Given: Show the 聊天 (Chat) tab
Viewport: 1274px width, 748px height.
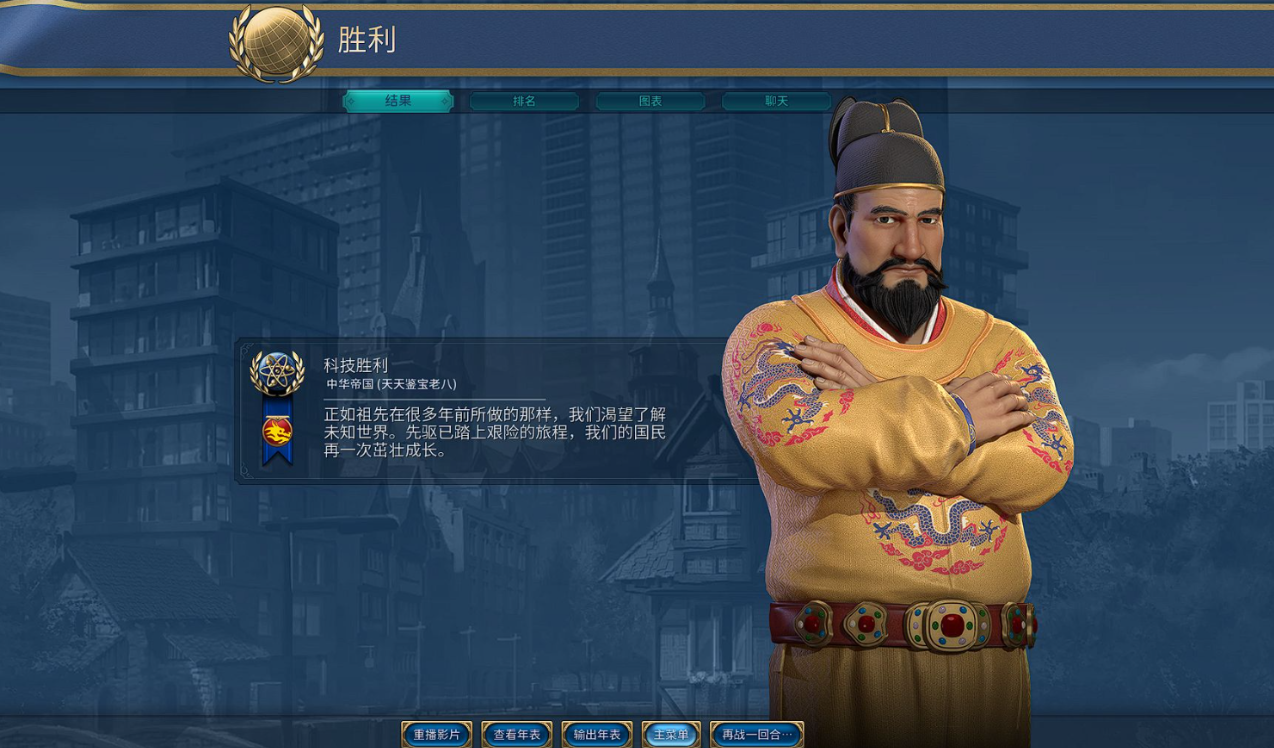Looking at the screenshot, I should [776, 101].
